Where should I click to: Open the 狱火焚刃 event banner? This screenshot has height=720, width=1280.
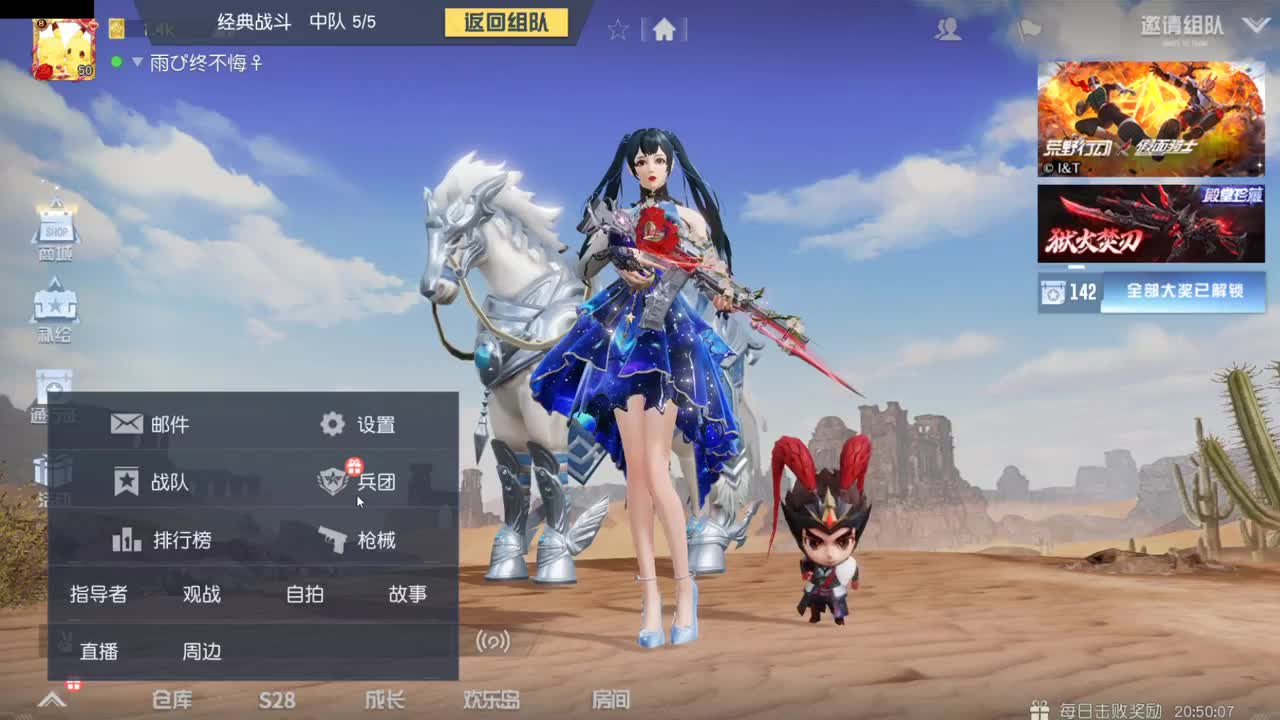1150,222
